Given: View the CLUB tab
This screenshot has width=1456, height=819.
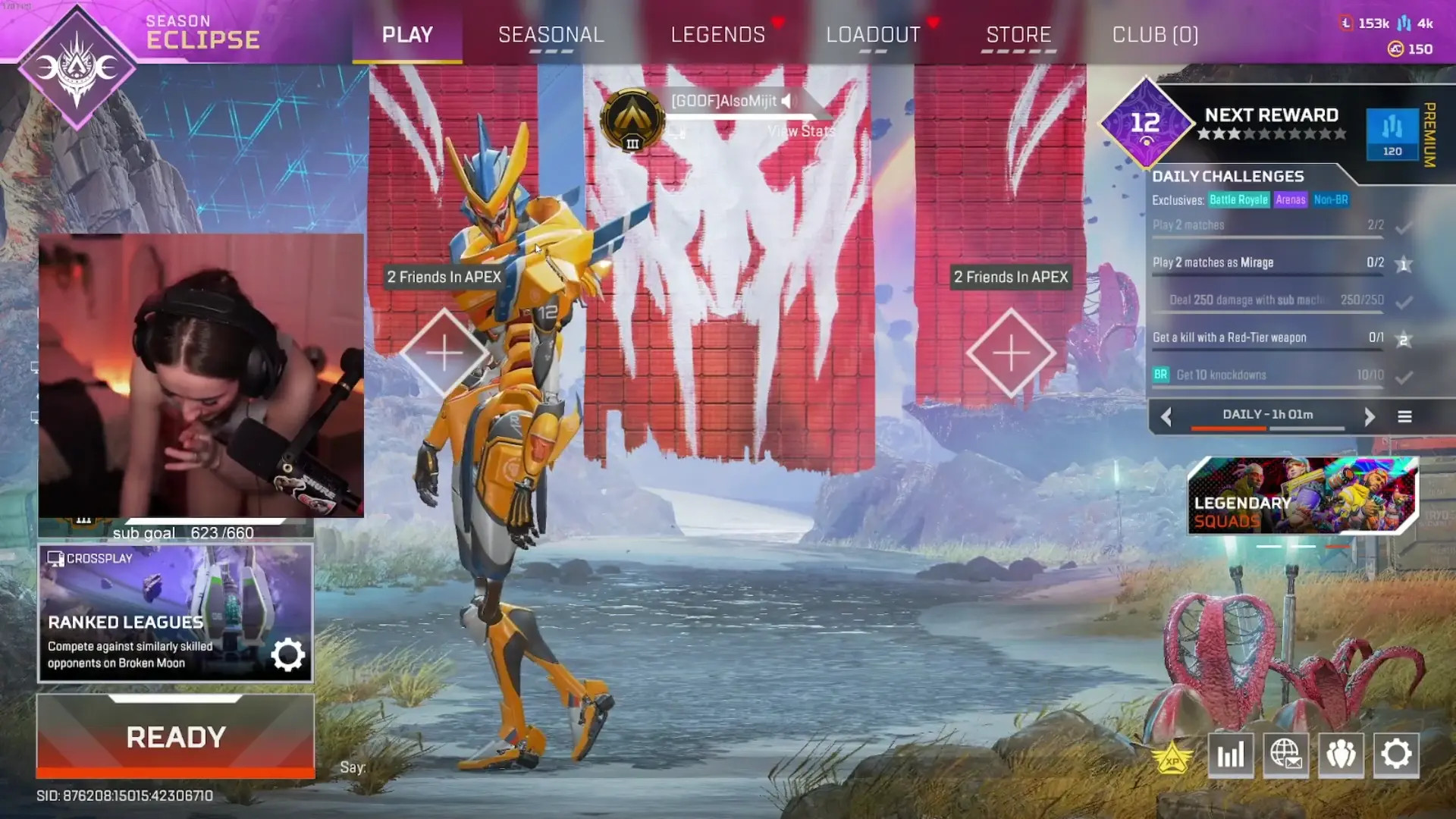Looking at the screenshot, I should (x=1155, y=35).
